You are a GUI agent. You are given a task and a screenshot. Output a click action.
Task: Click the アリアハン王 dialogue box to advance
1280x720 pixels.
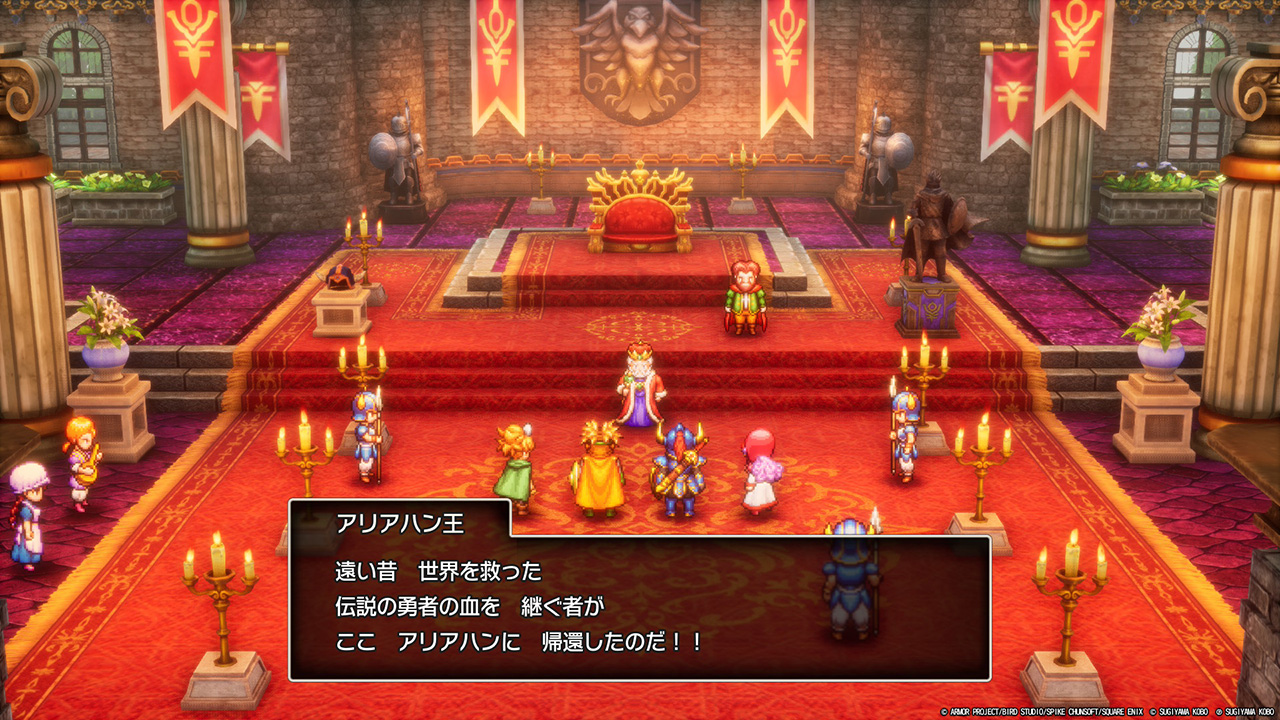[x=640, y=607]
